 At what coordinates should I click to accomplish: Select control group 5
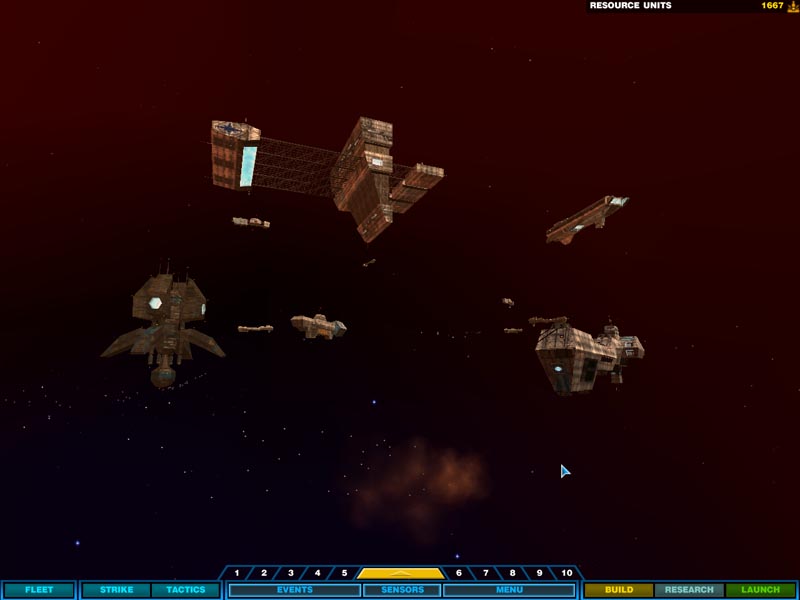point(344,573)
